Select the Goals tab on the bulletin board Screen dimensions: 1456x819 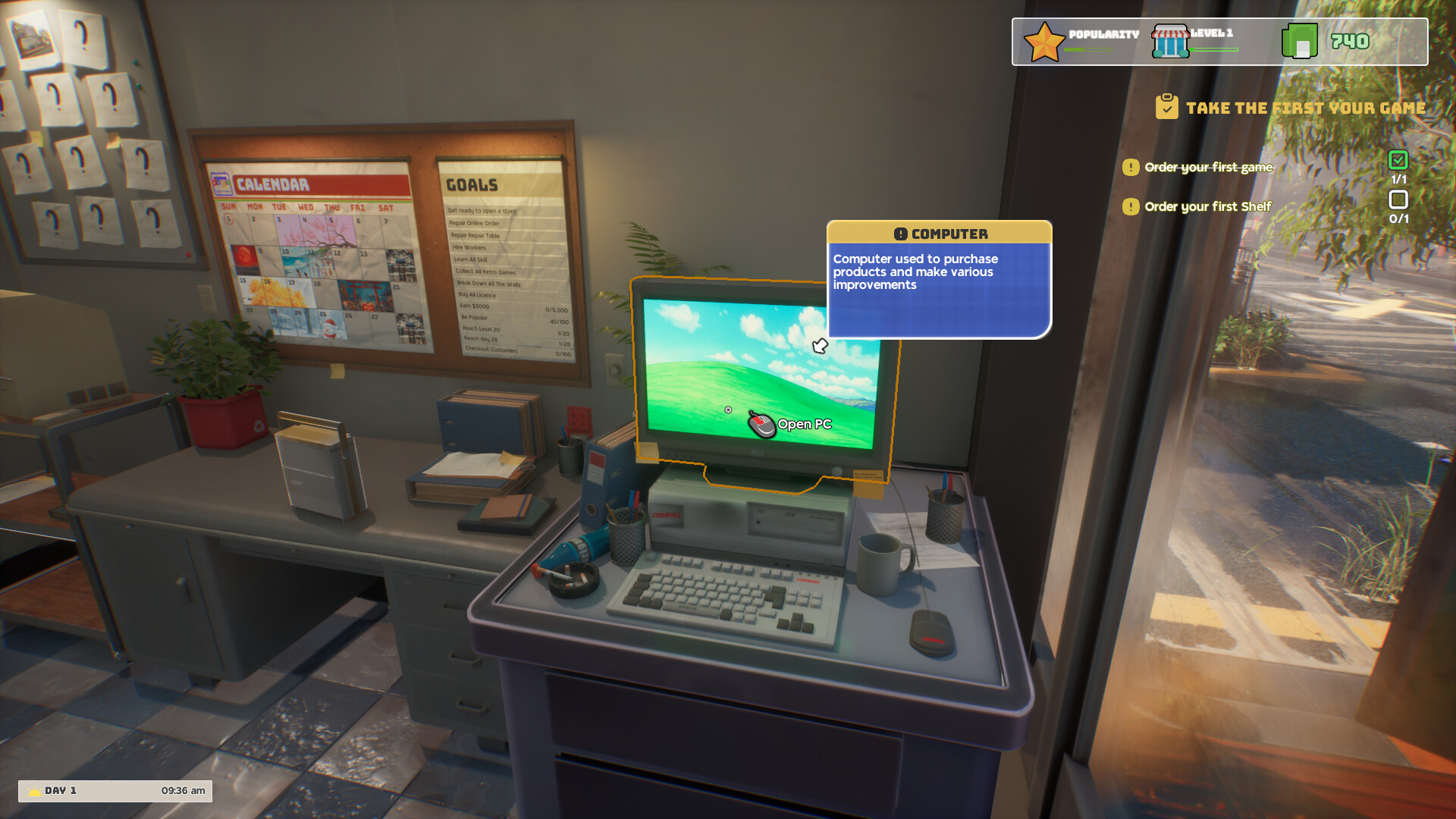pyautogui.click(x=471, y=185)
